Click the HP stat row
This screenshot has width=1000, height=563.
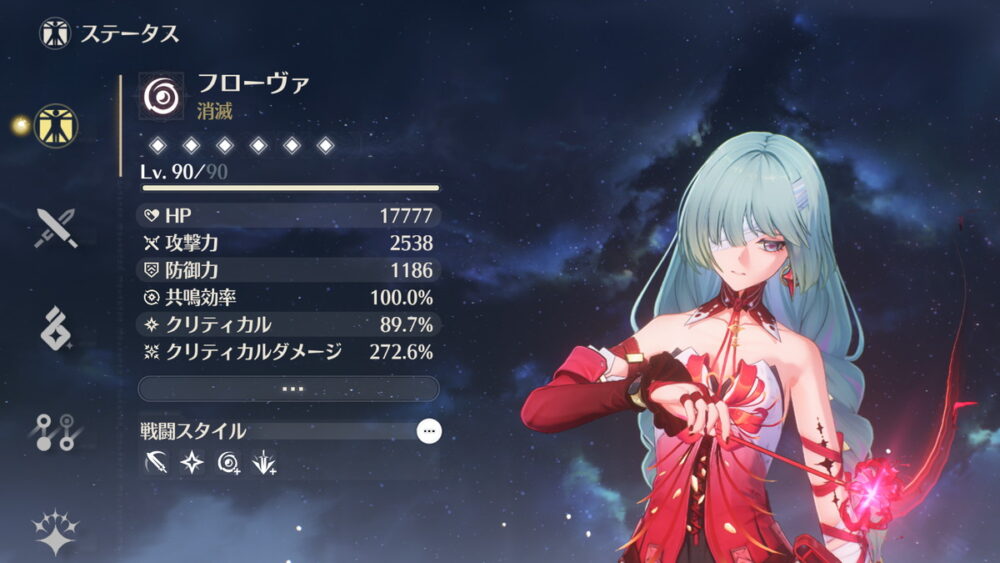[x=289, y=216]
